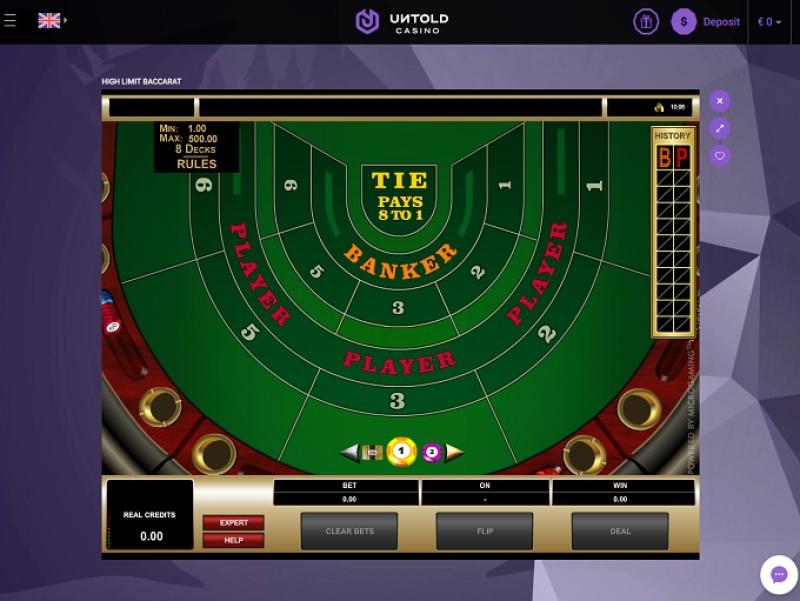Place a bet on the Tie area

399,196
